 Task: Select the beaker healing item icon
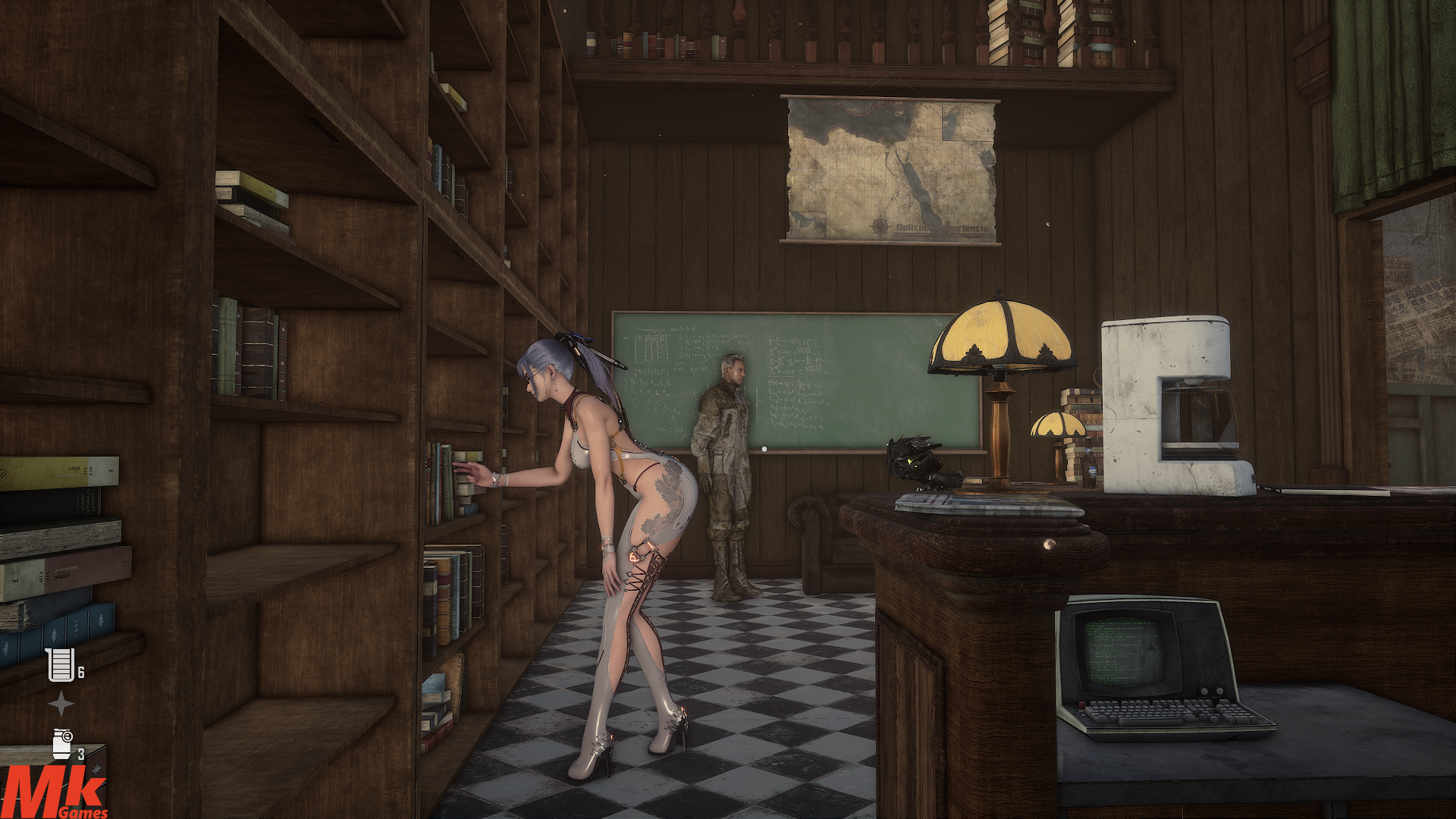pyautogui.click(x=60, y=664)
